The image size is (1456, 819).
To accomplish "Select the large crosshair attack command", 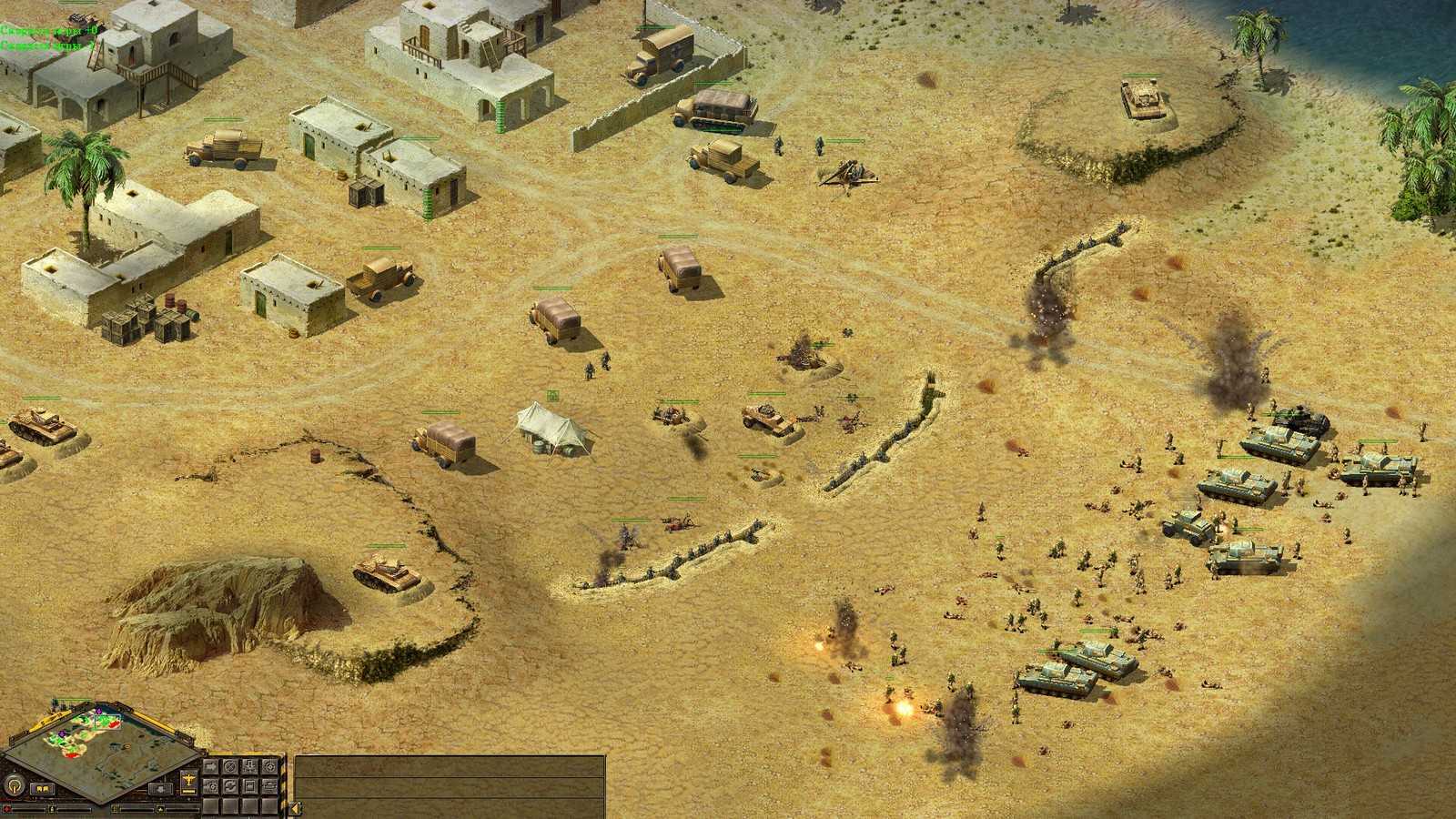I will click(269, 766).
